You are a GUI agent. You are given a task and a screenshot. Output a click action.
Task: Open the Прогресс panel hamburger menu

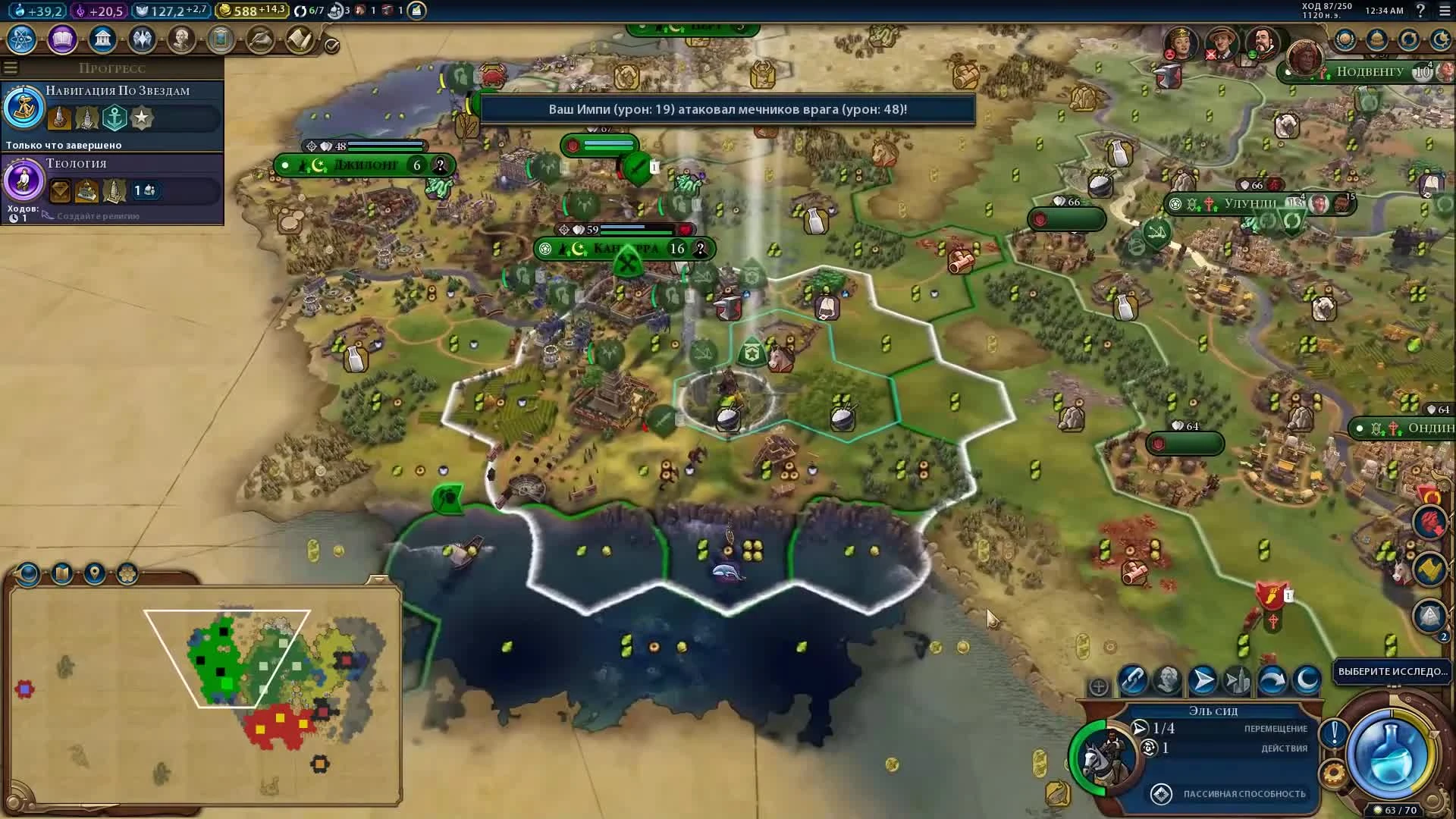pyautogui.click(x=11, y=67)
